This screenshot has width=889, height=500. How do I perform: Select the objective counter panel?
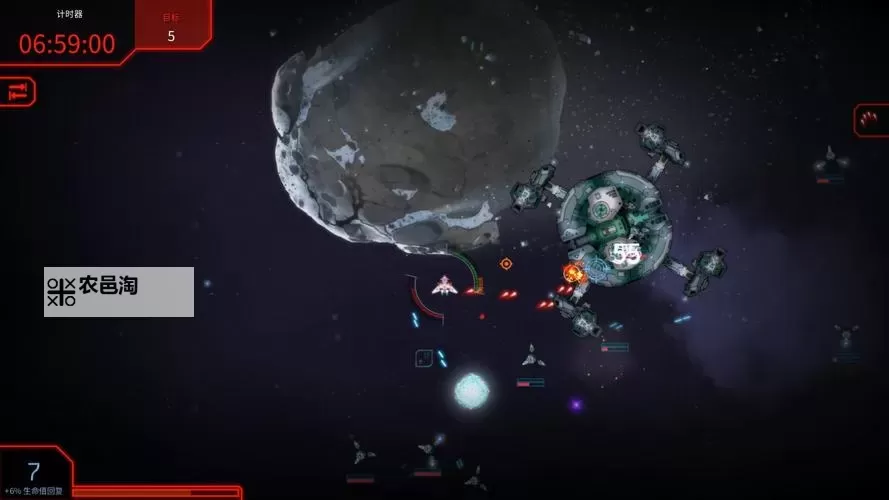(171, 24)
